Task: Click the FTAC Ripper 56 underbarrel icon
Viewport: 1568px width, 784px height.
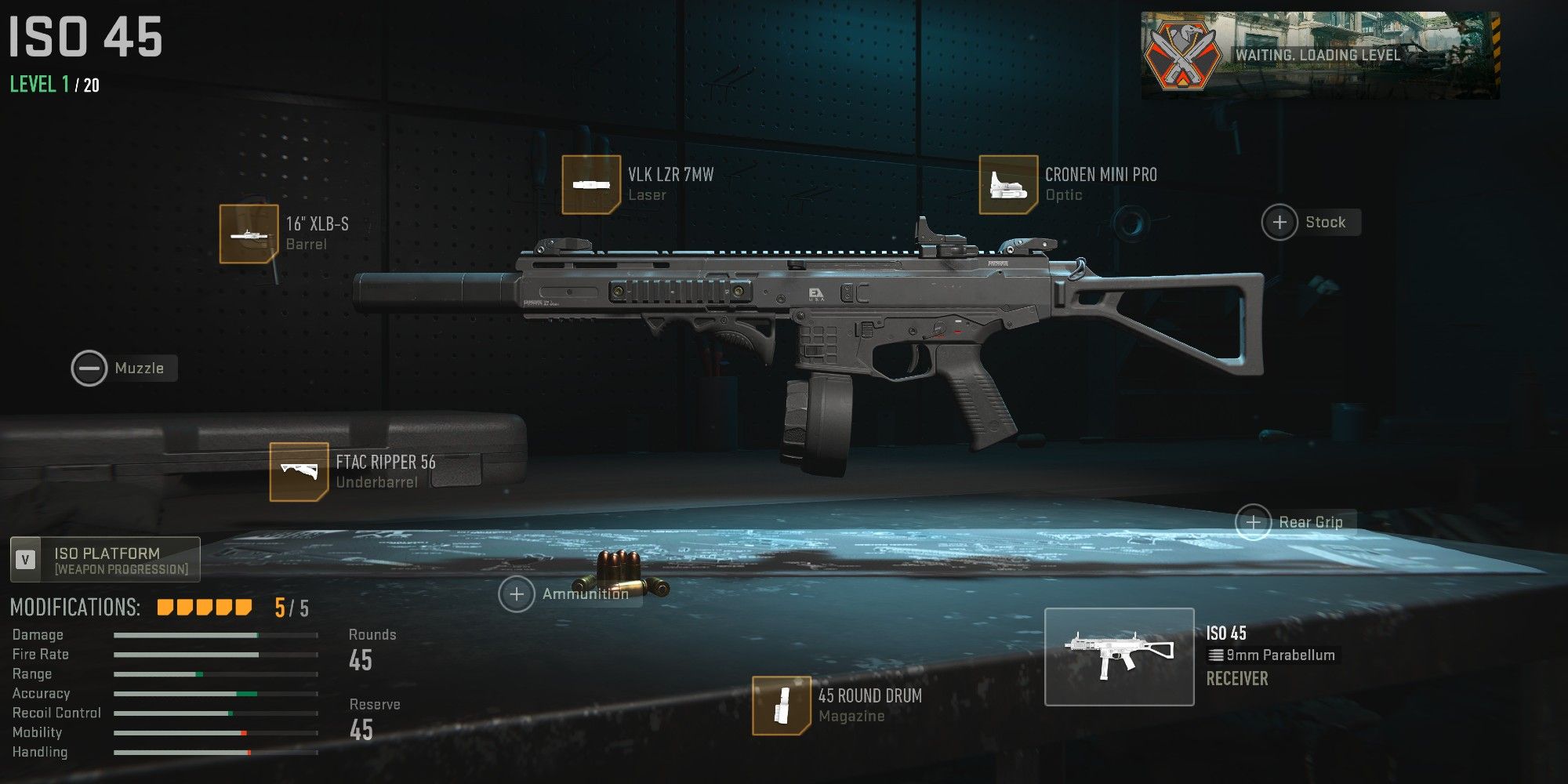Action: coord(299,471)
